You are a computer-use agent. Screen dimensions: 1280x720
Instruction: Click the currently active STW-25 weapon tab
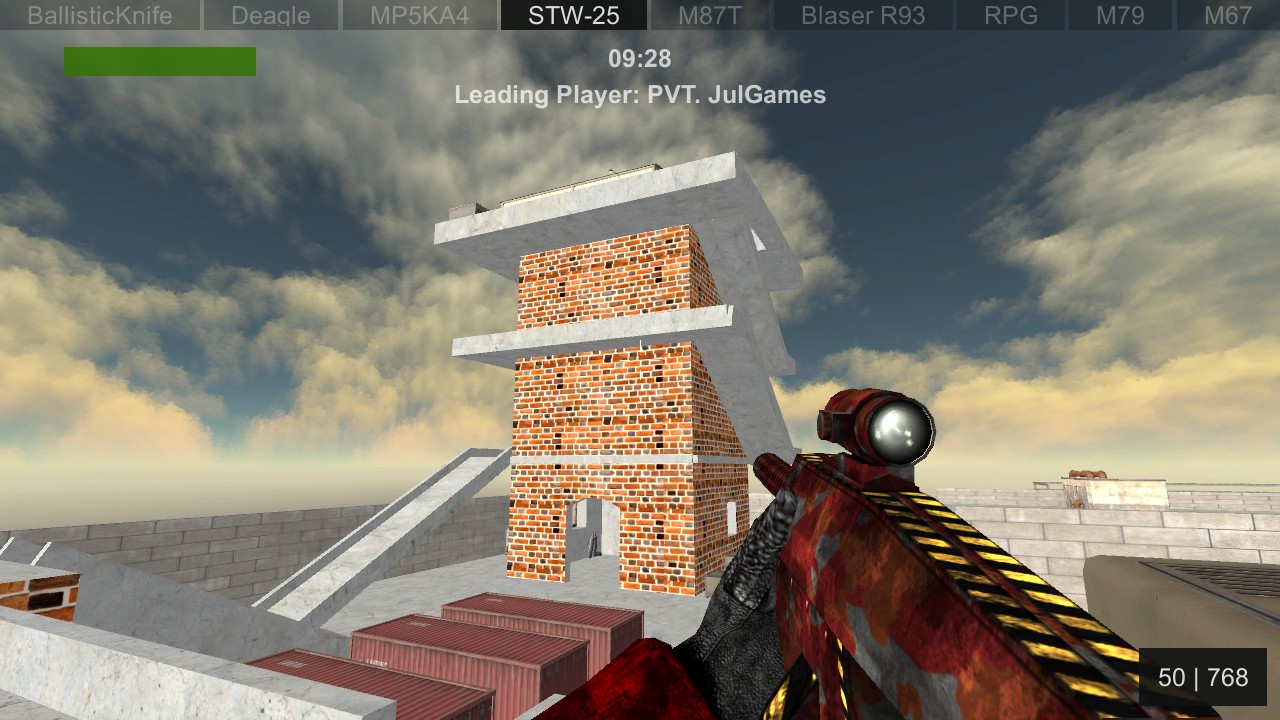pyautogui.click(x=573, y=14)
